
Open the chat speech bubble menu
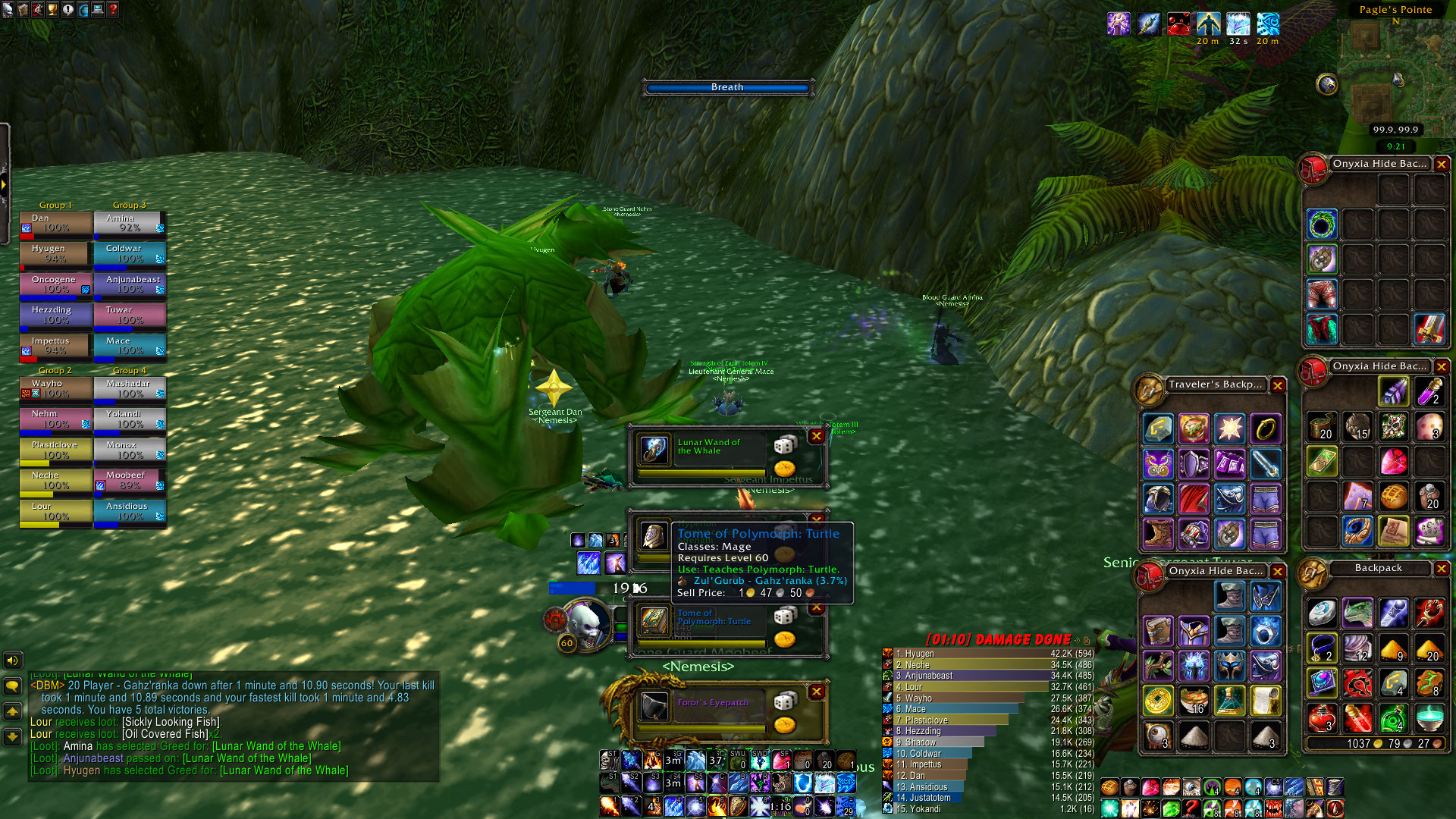[12, 686]
